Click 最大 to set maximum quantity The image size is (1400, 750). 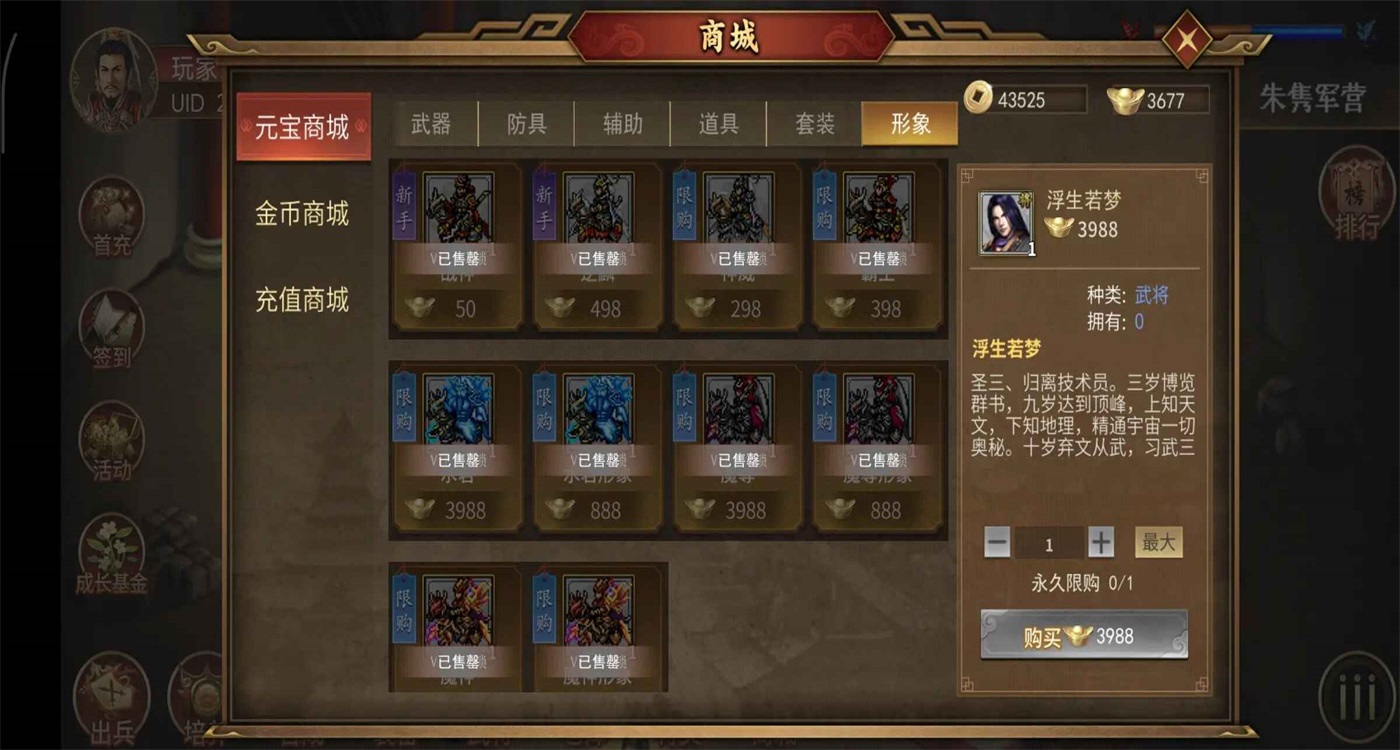(1157, 540)
